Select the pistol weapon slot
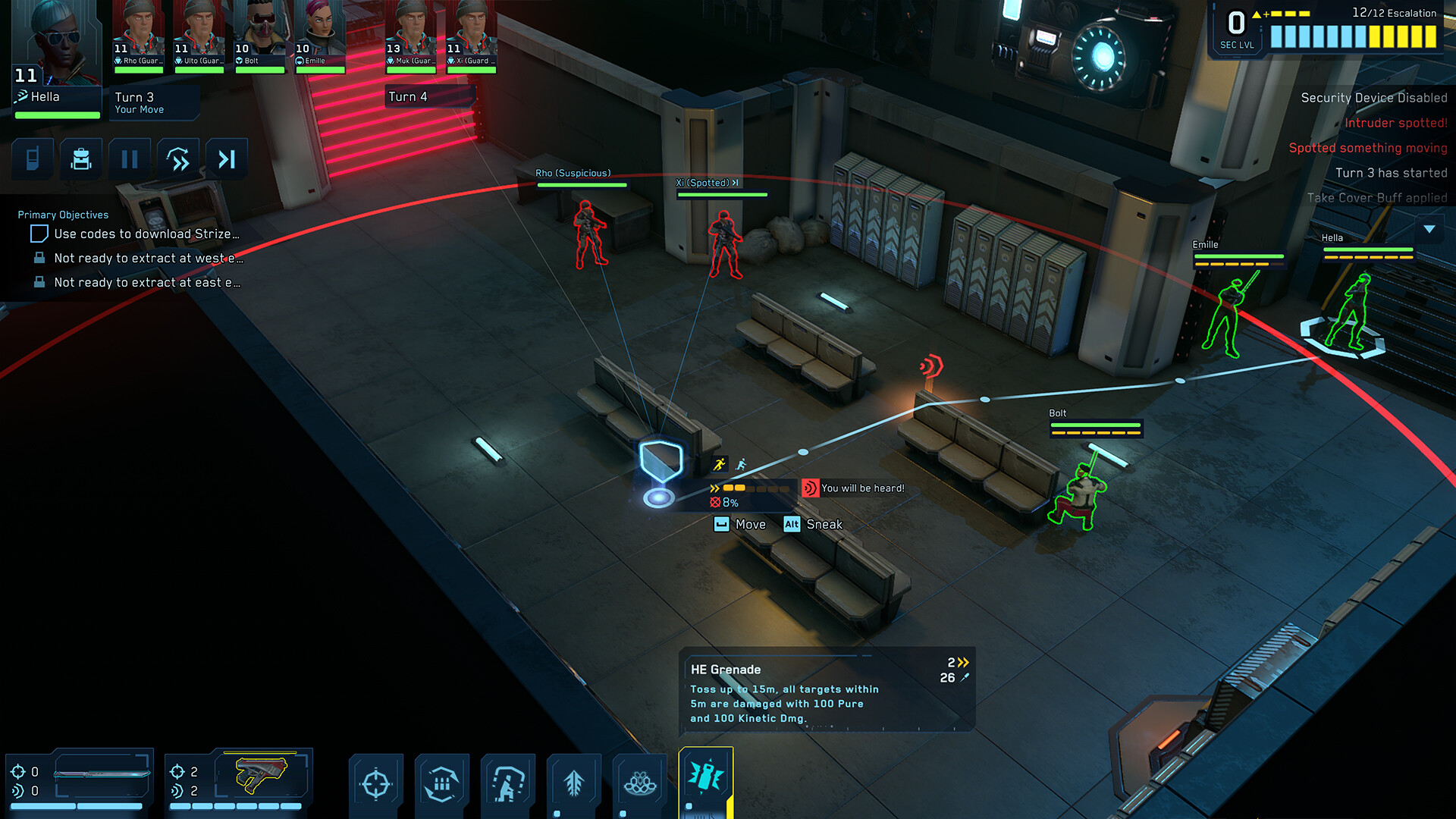This screenshot has height=819, width=1456. (262, 774)
